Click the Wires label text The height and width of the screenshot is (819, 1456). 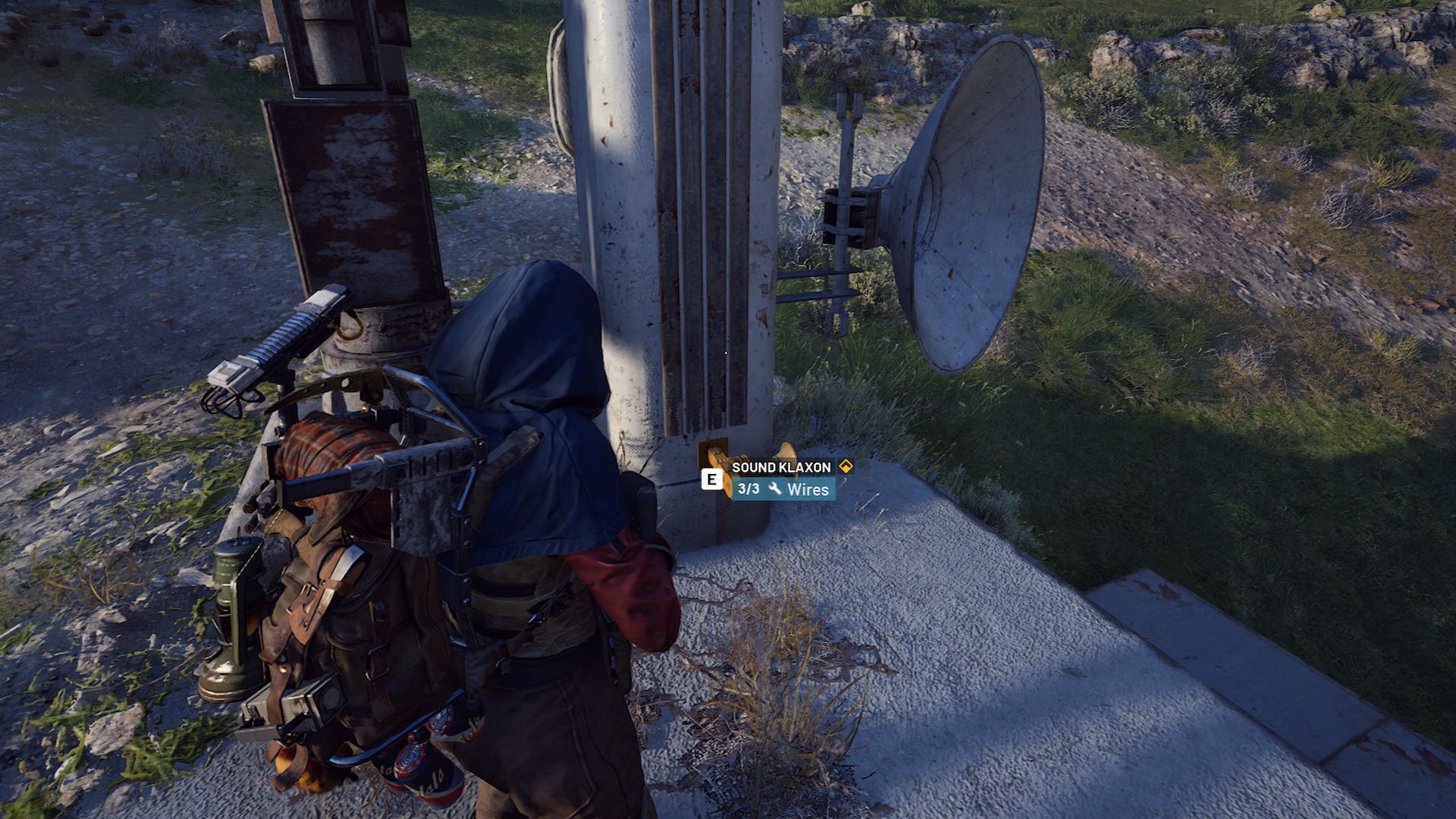[x=808, y=491]
